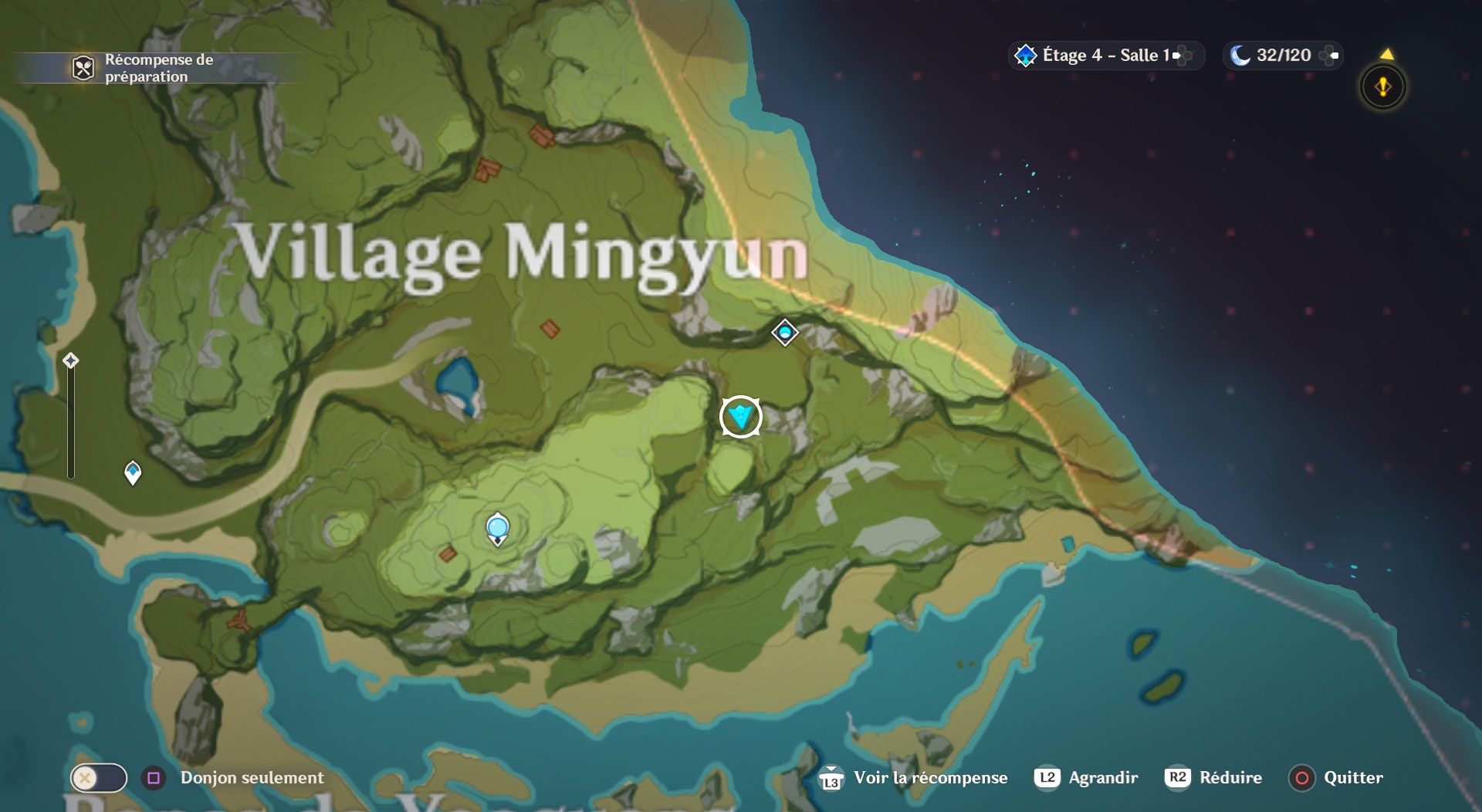This screenshot has width=1482, height=812.
Task: Click the diamond-shaped domain marker
Action: pyautogui.click(x=785, y=333)
